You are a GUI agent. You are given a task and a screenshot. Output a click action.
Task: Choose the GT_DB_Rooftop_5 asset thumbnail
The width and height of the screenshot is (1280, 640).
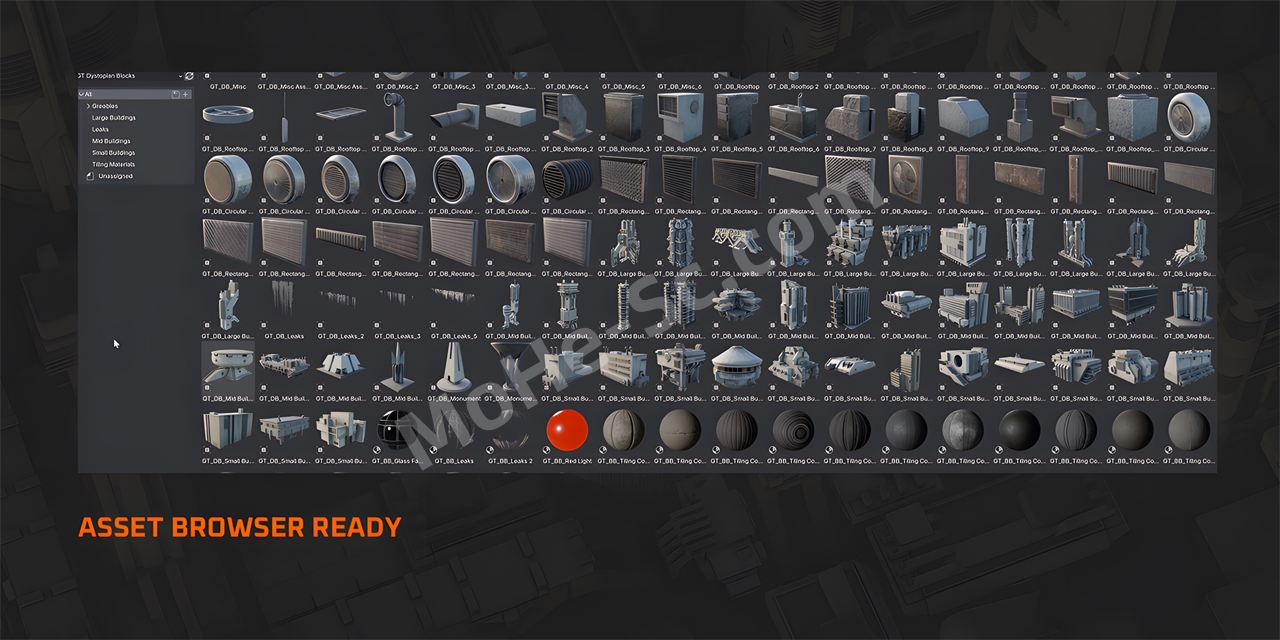click(738, 117)
